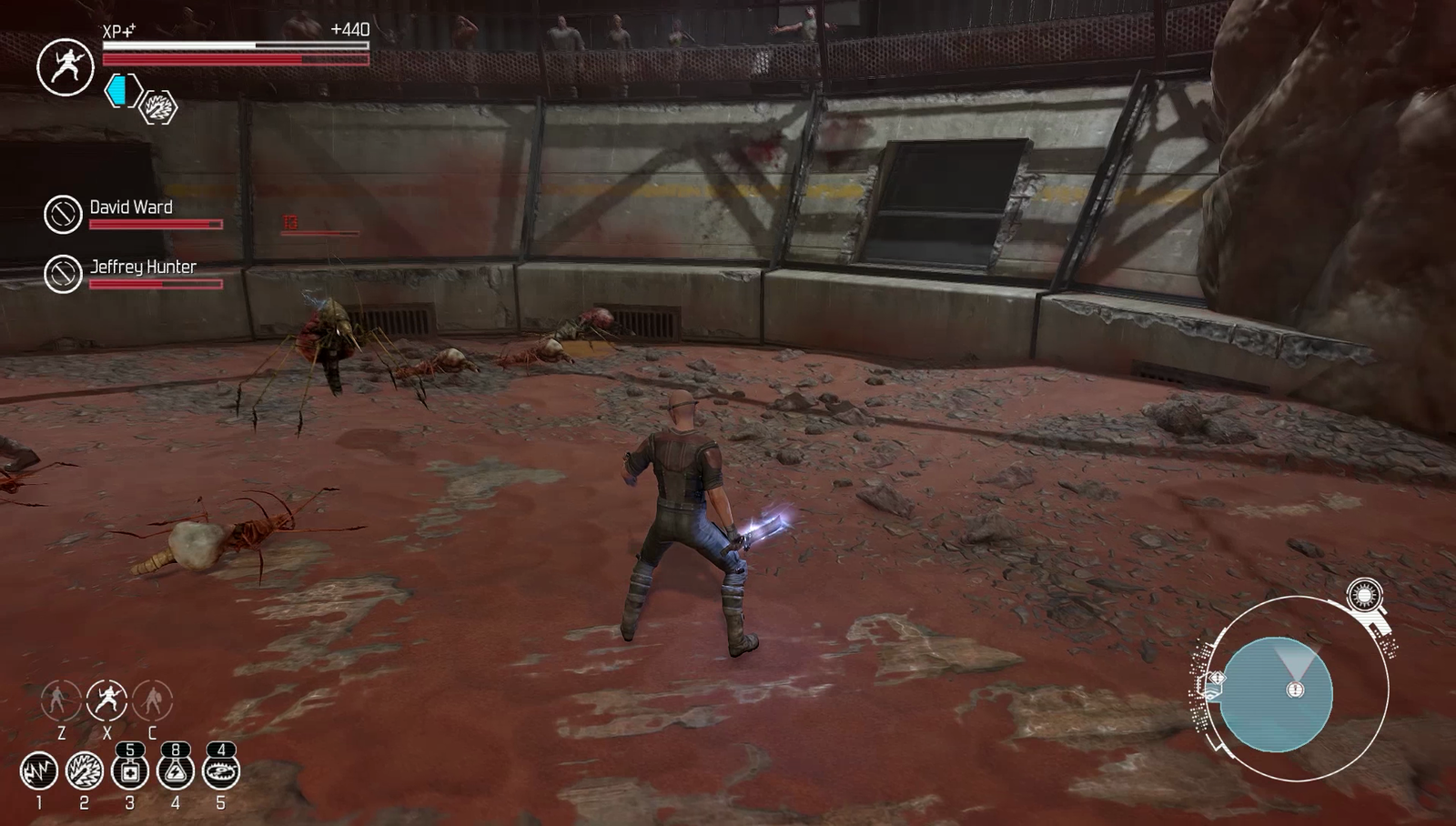Use the health injection in slot 3
Image resolution: width=1456 pixels, height=826 pixels.
(x=129, y=771)
